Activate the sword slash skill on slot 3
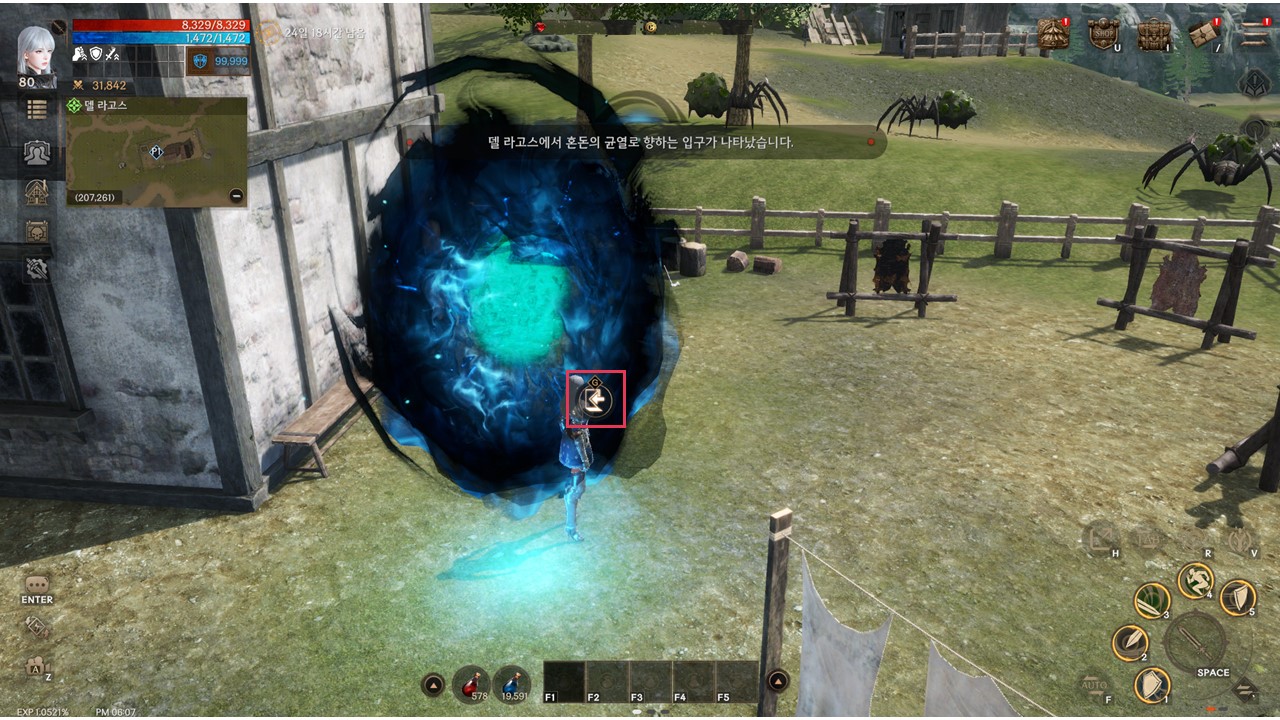This screenshot has height=720, width=1280. click(x=1152, y=600)
